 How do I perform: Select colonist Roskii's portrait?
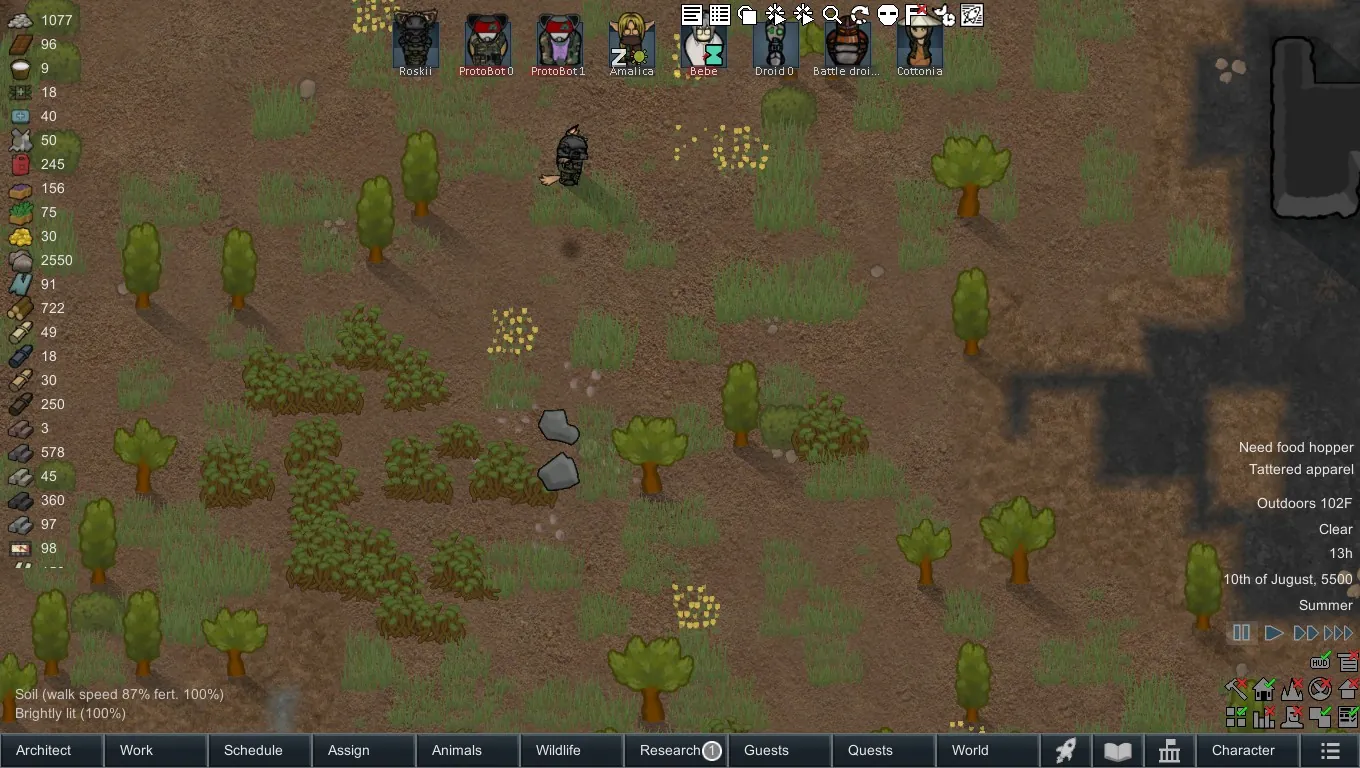coord(415,42)
